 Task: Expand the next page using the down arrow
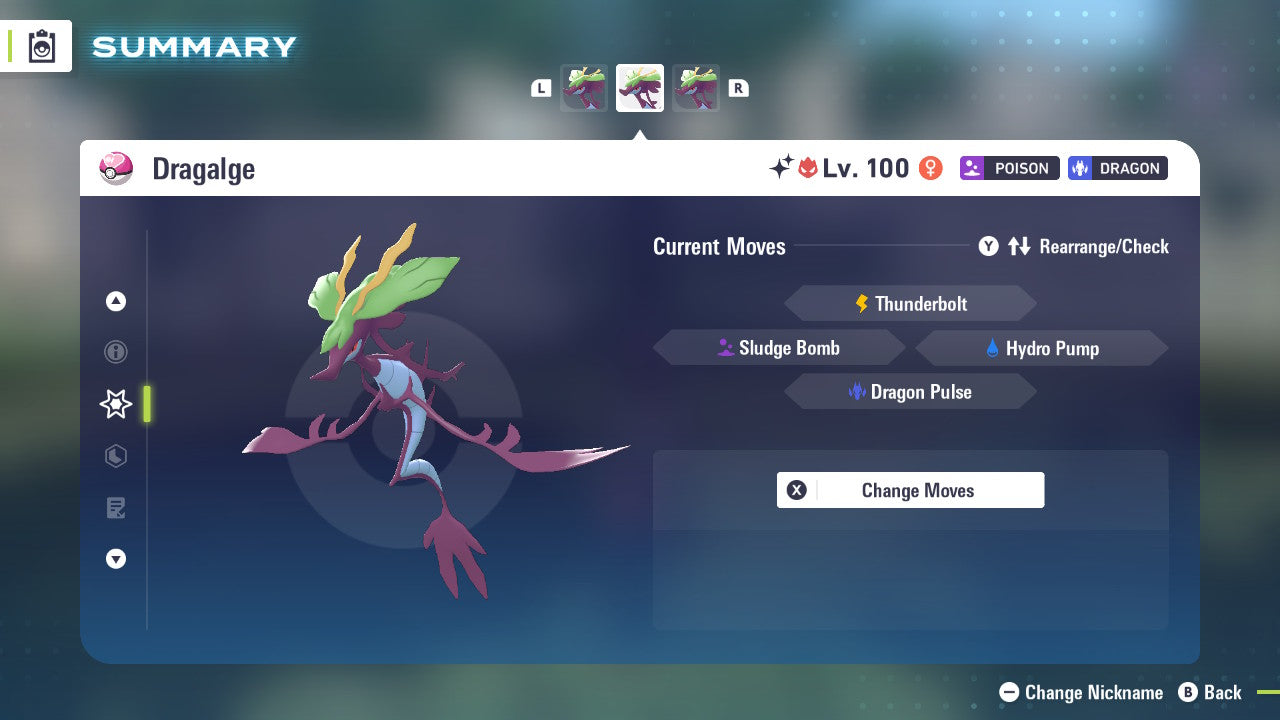[x=115, y=559]
